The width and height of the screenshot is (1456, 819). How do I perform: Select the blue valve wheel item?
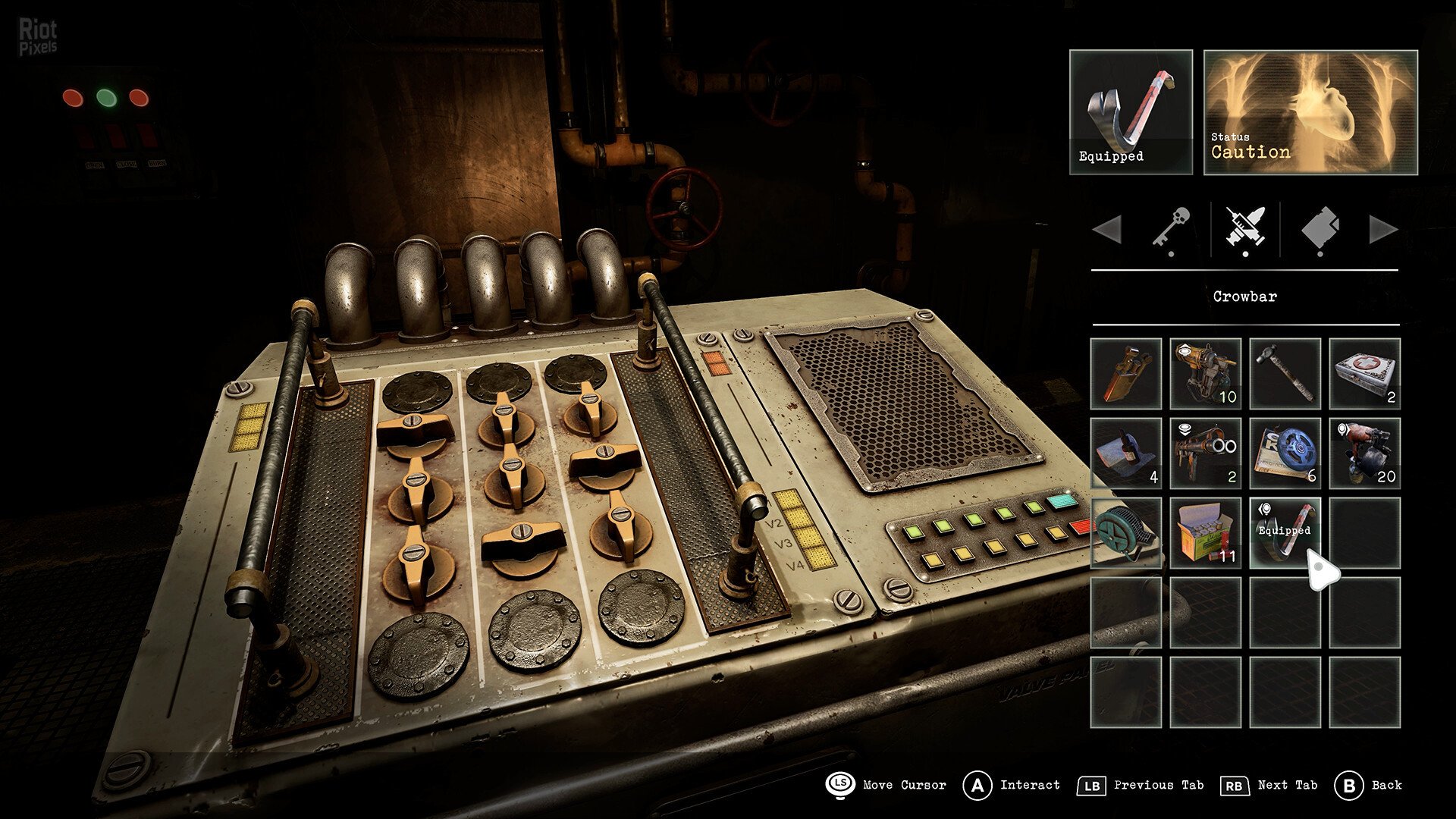(x=1285, y=455)
